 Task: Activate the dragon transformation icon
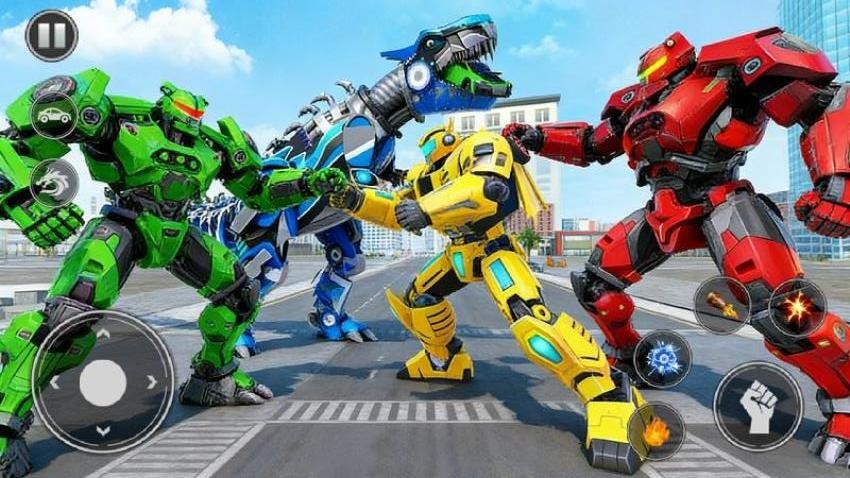click(x=54, y=183)
